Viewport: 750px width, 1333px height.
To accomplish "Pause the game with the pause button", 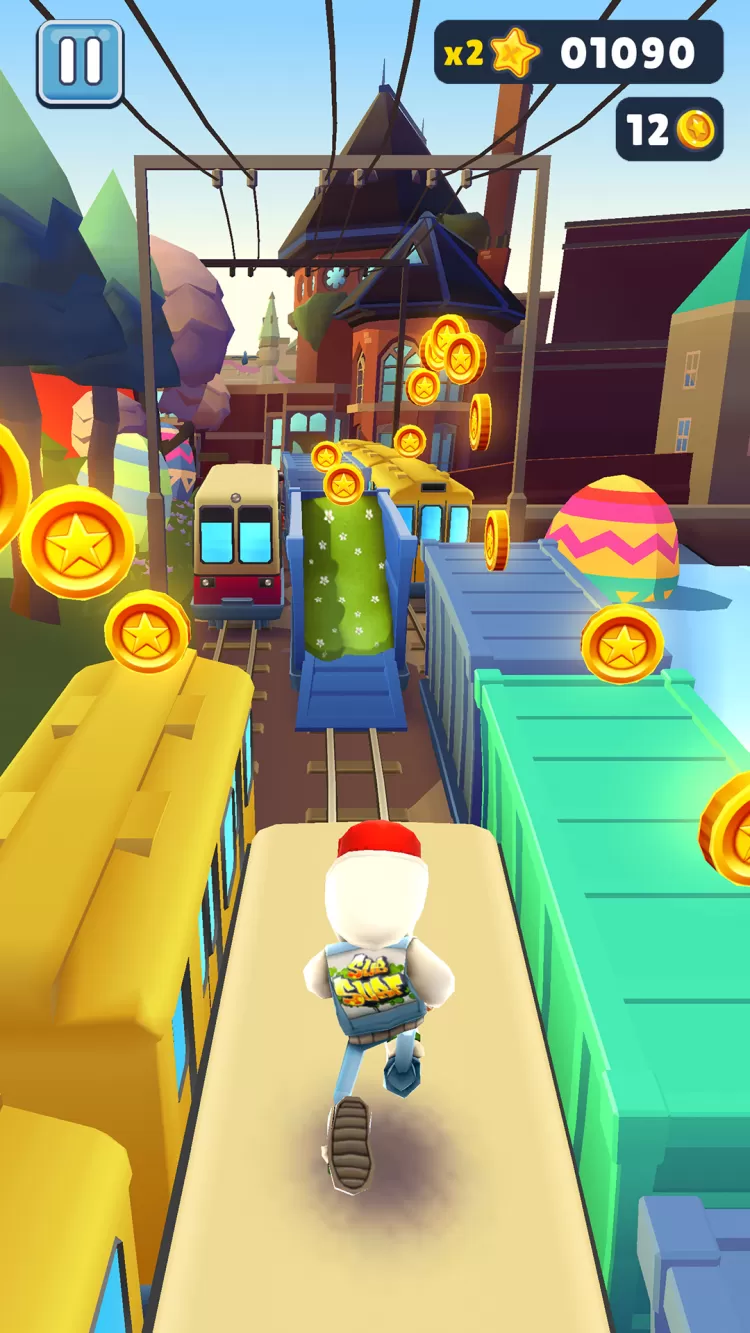I will (80, 62).
